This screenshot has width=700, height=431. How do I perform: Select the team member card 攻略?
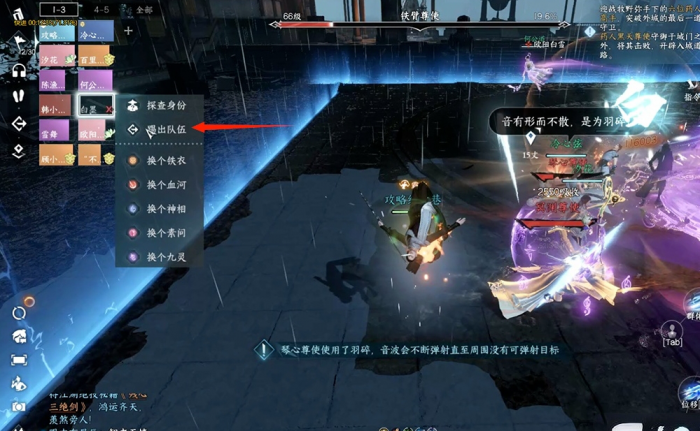coord(55,32)
